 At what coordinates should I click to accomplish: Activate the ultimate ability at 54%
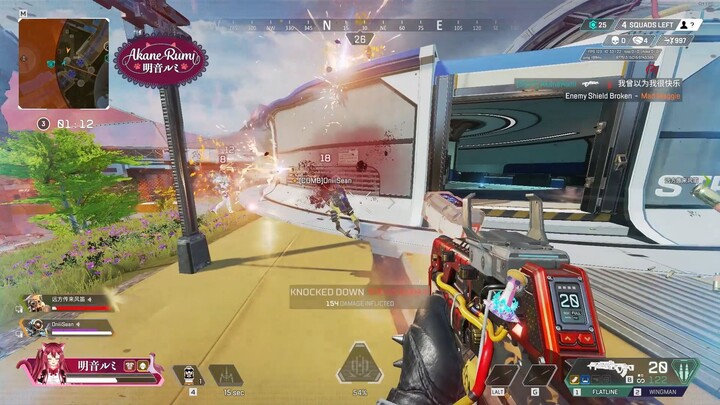pos(360,366)
